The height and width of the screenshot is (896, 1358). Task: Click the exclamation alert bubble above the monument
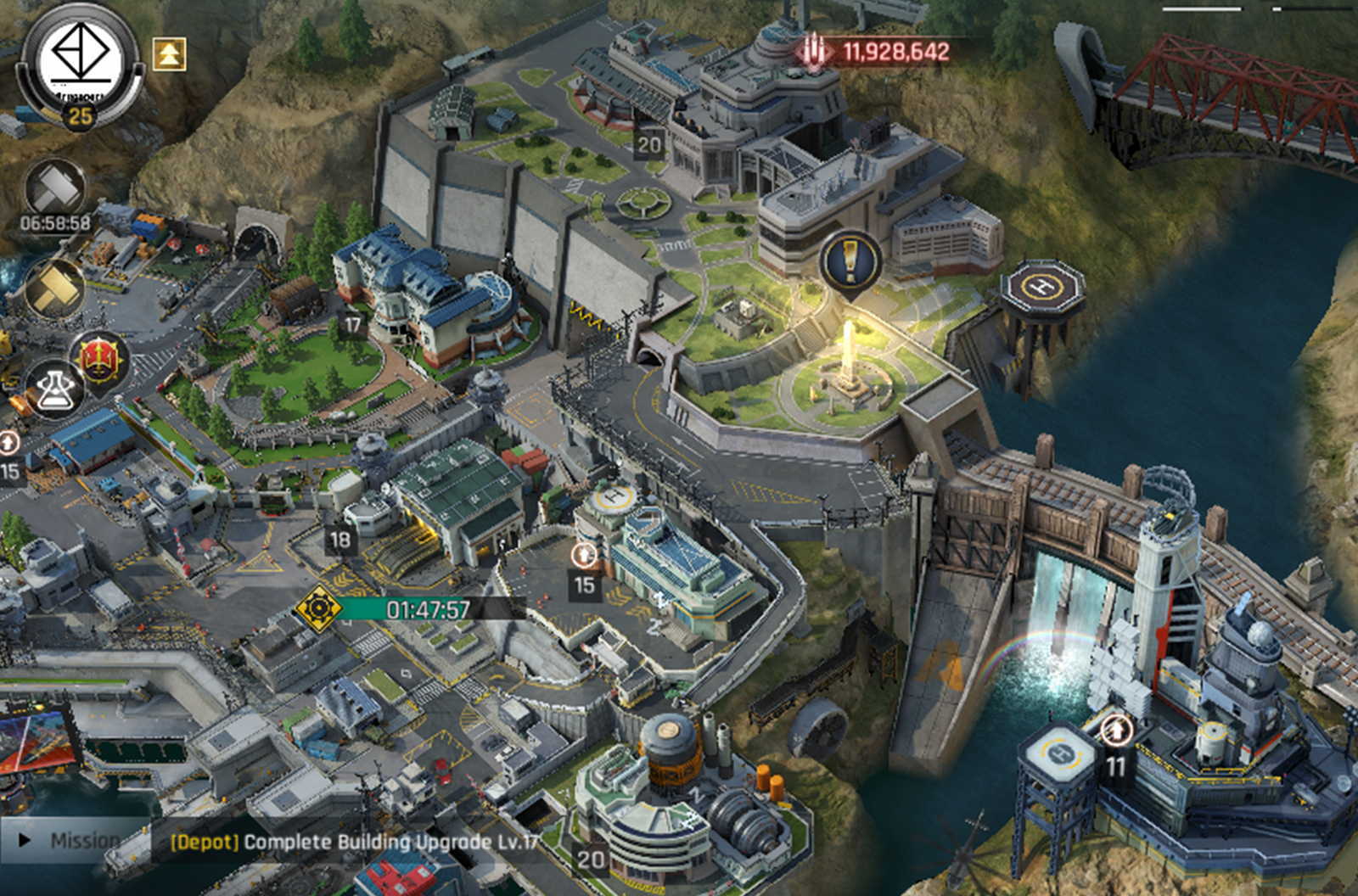point(850,261)
